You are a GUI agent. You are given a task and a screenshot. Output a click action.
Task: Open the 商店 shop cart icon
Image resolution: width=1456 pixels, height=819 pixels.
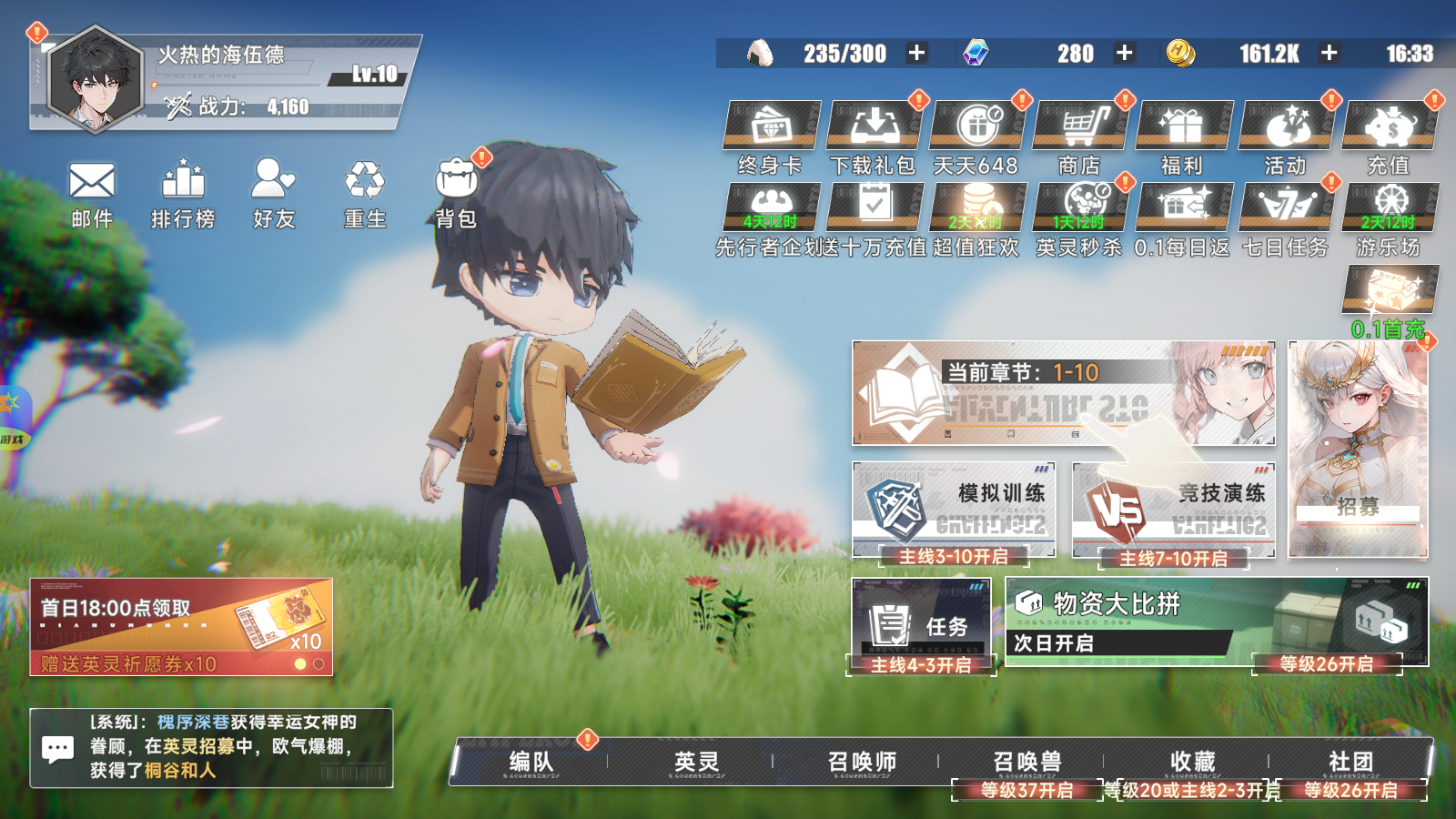coord(1080,126)
